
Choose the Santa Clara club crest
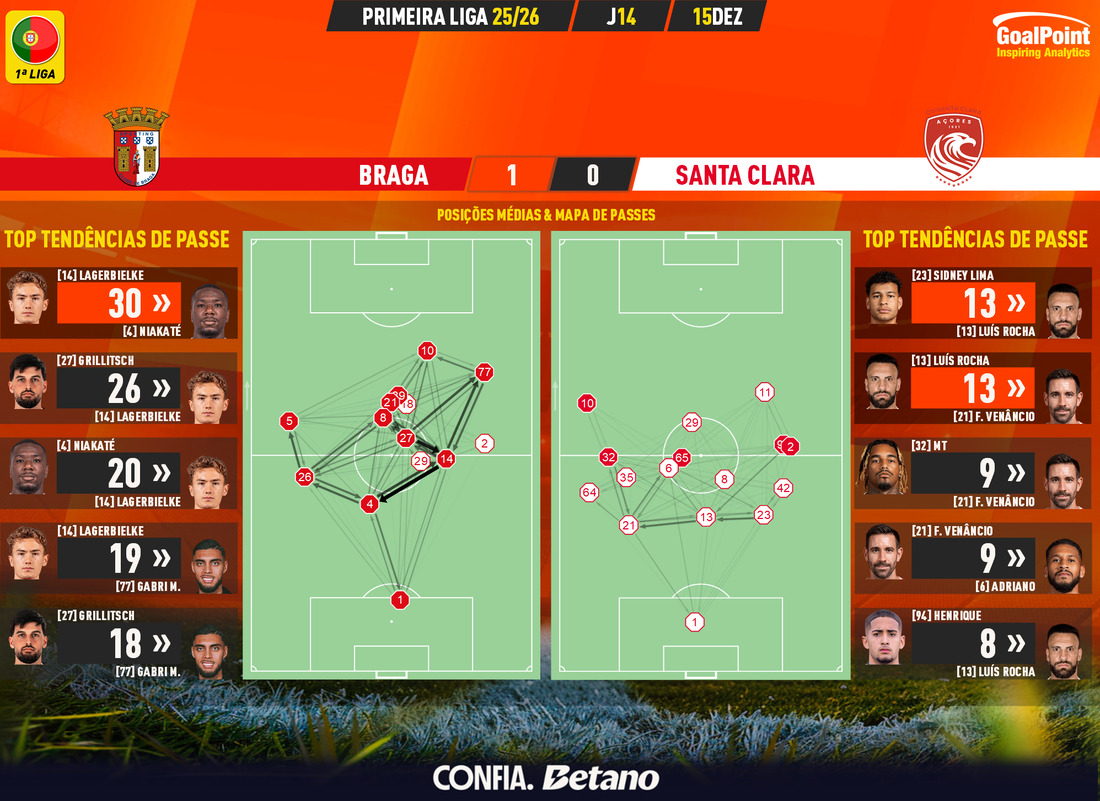click(x=954, y=148)
